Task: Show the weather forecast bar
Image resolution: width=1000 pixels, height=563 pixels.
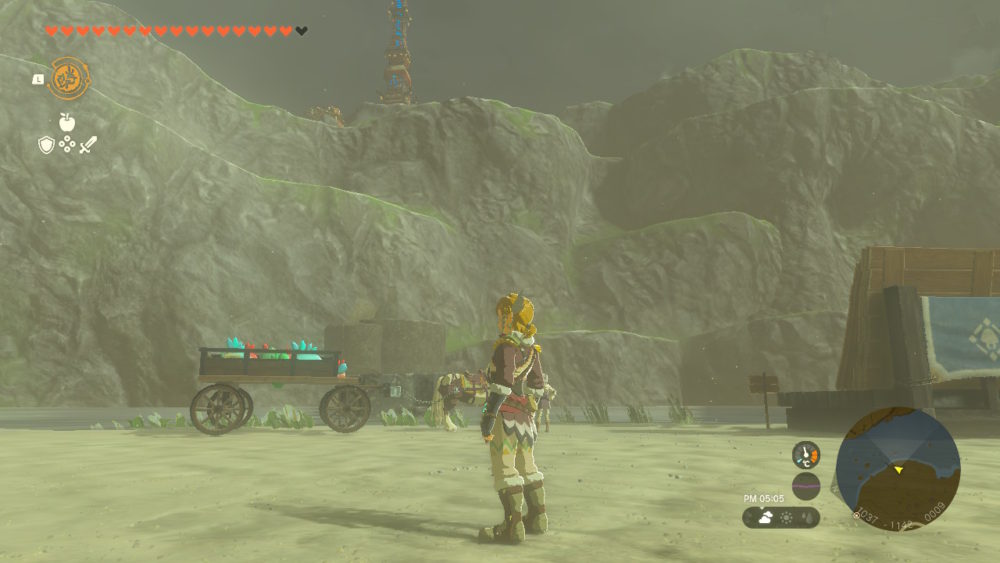Action: click(x=781, y=518)
